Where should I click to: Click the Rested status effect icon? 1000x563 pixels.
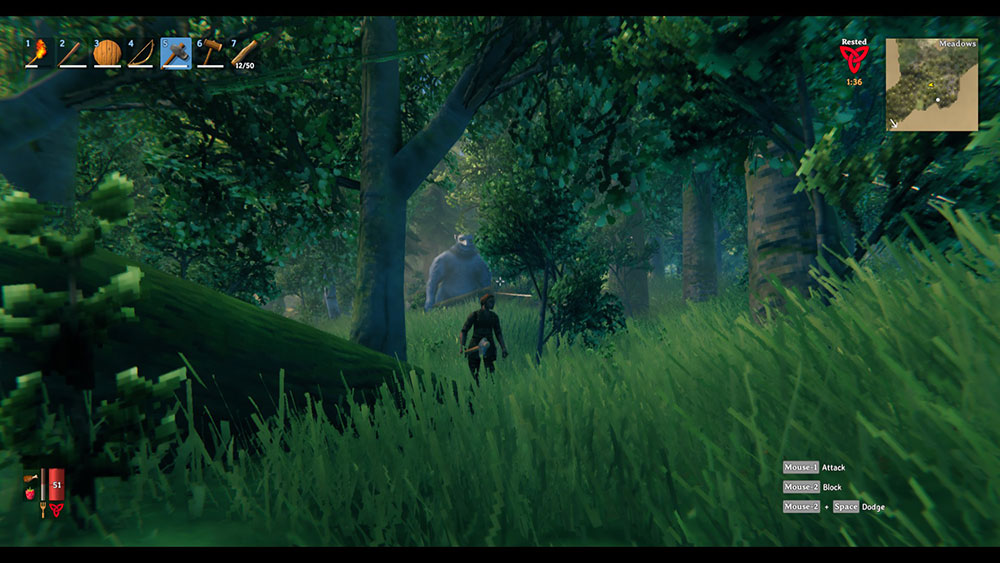pos(854,59)
